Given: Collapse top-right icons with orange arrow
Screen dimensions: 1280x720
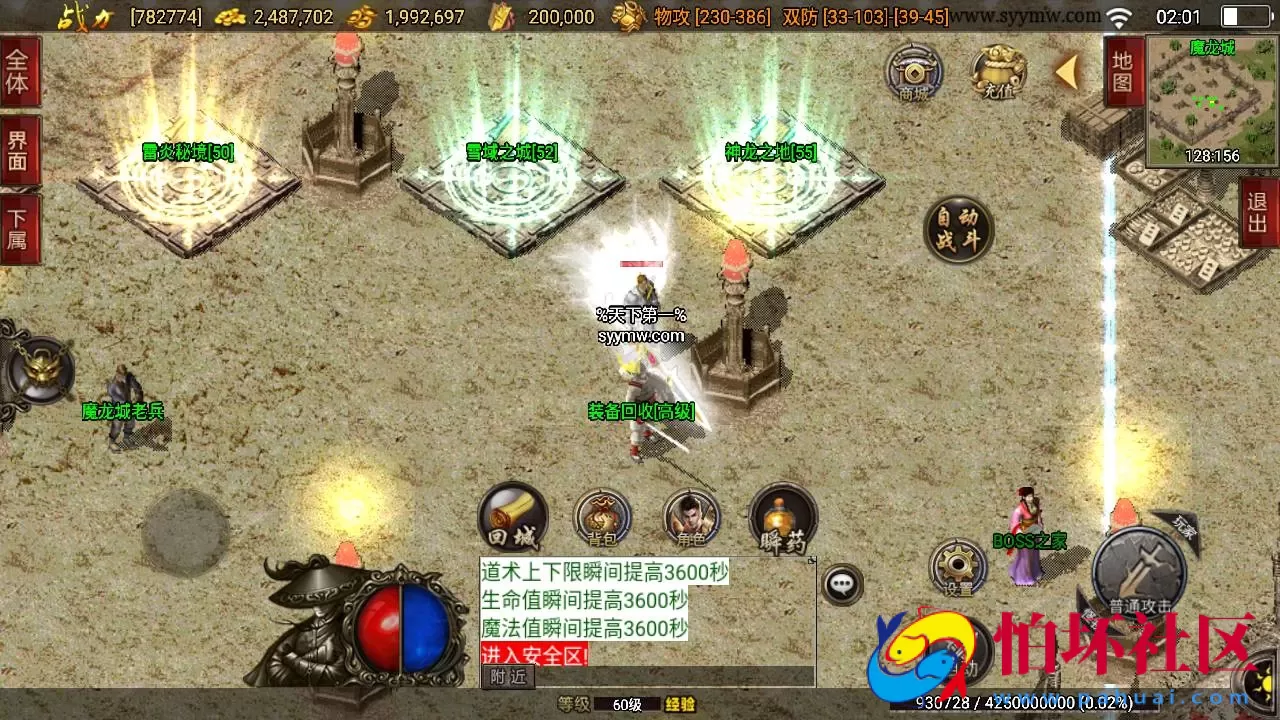Looking at the screenshot, I should pos(1066,72).
